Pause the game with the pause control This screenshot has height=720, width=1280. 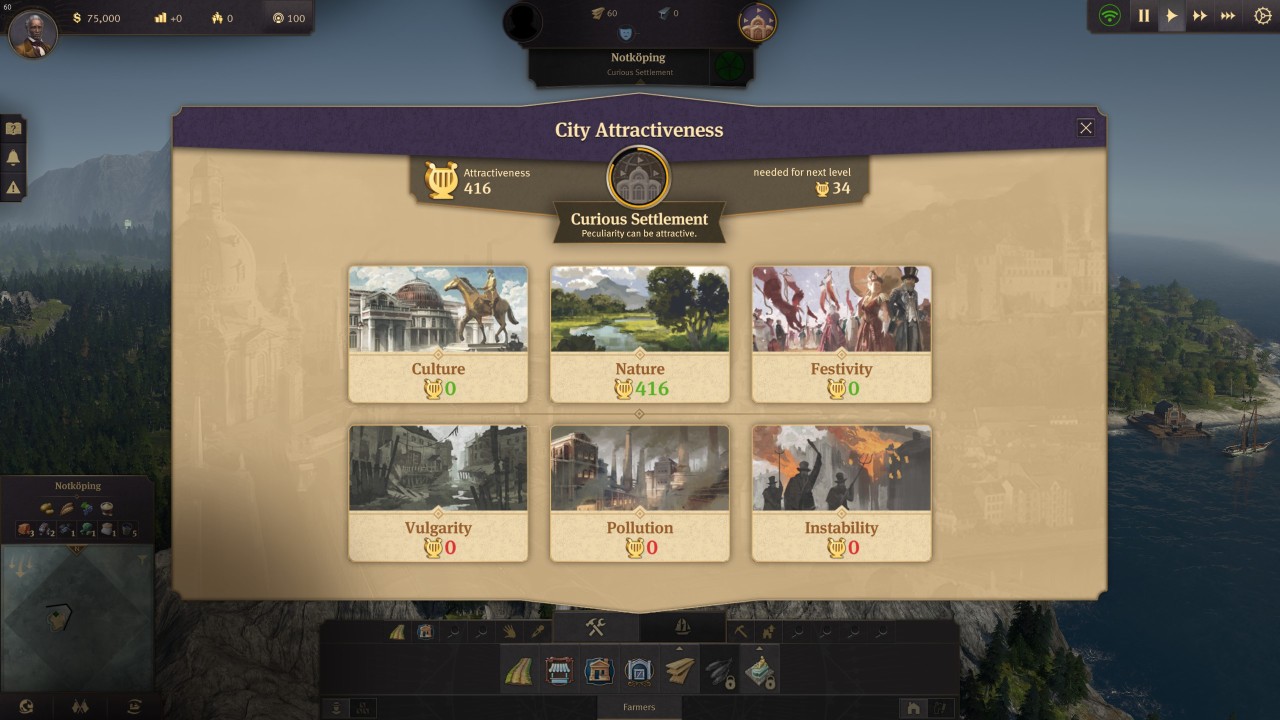1144,15
